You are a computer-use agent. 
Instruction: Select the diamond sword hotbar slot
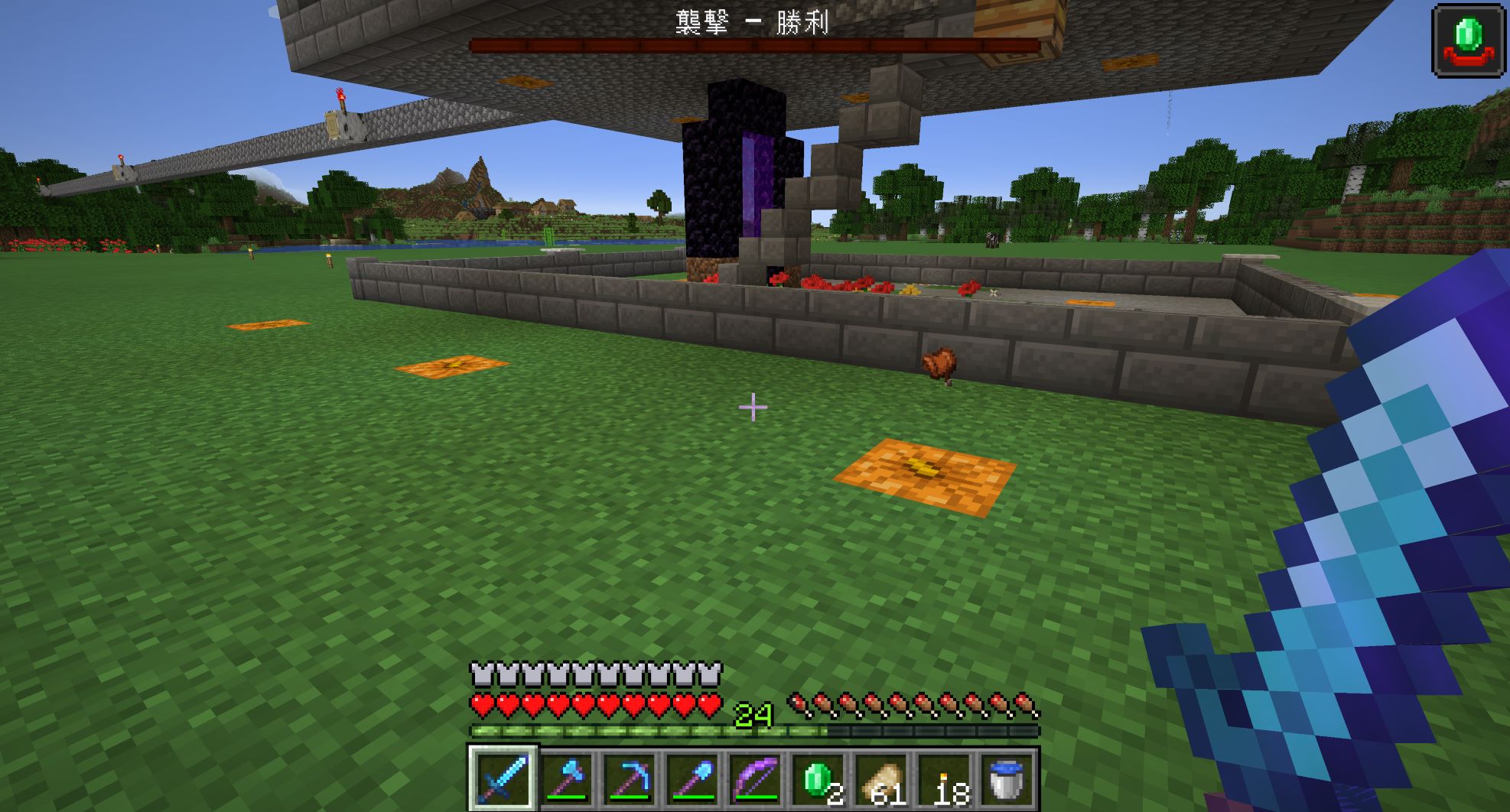[503, 778]
